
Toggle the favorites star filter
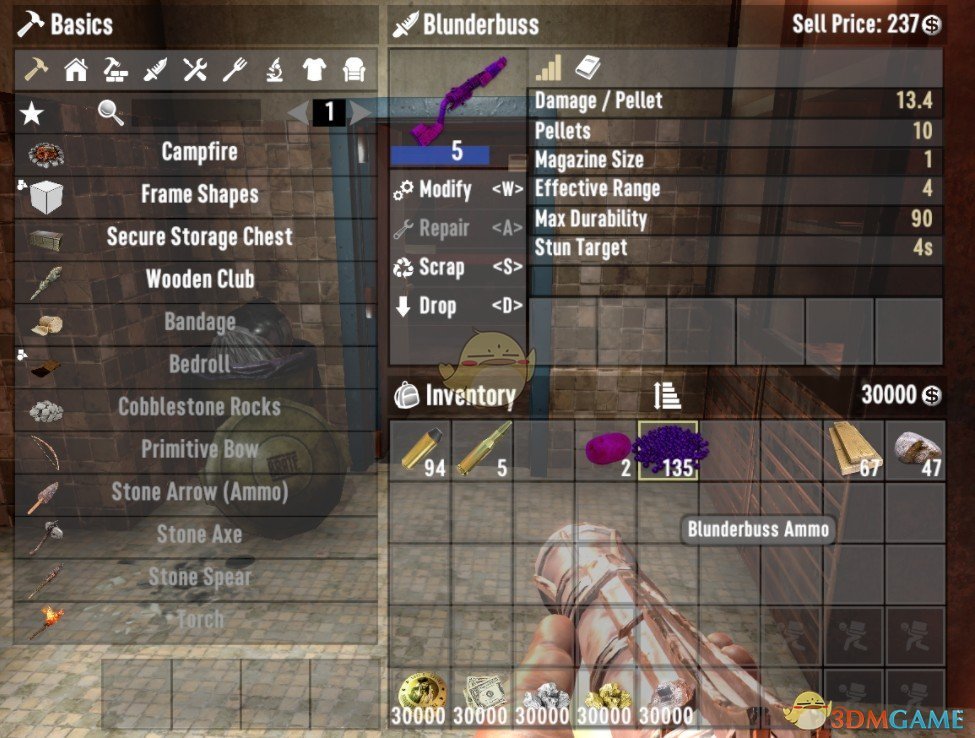coord(32,113)
